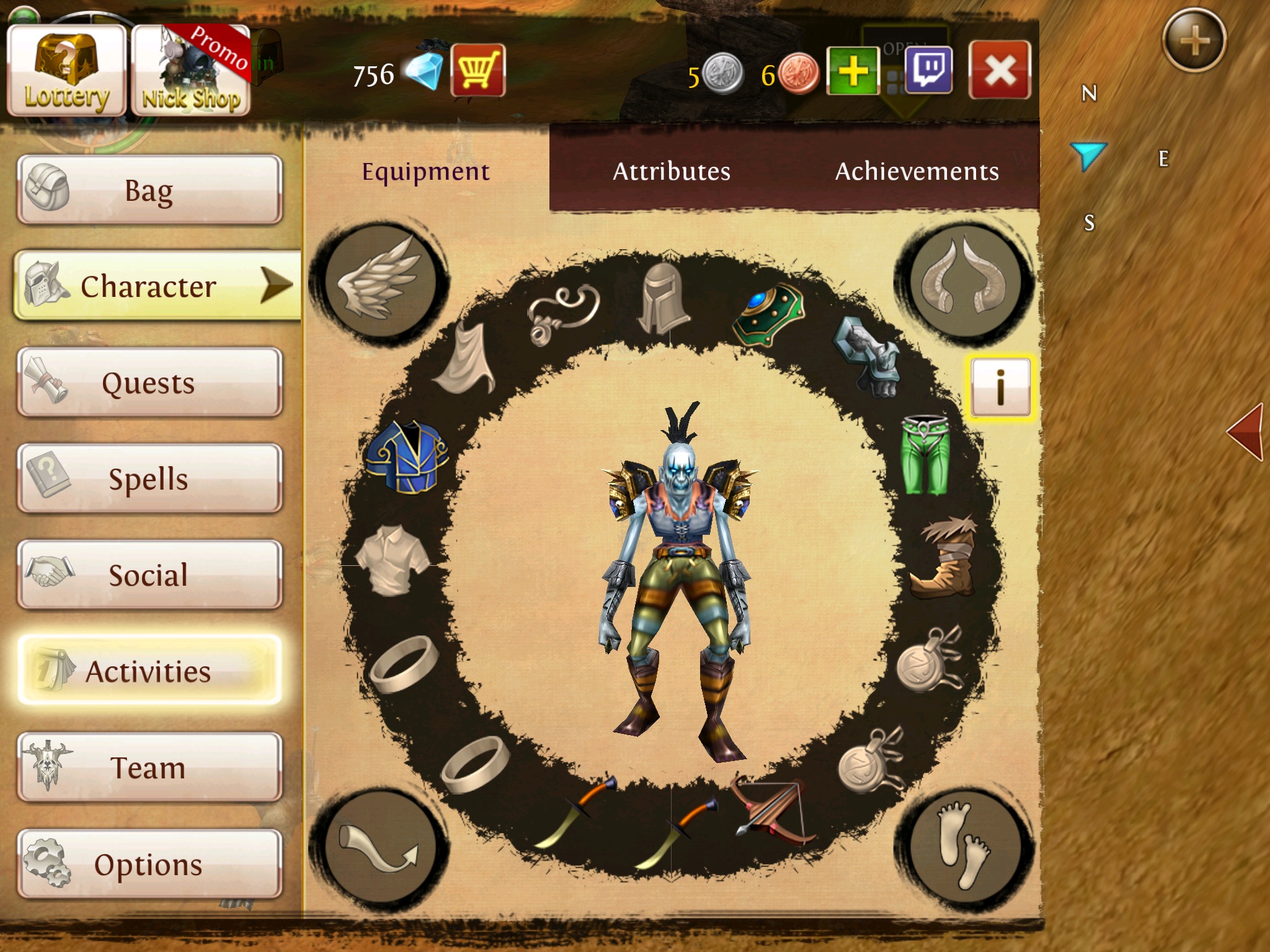The image size is (1270, 952).
Task: Select the Activities menu entry
Action: [x=149, y=671]
